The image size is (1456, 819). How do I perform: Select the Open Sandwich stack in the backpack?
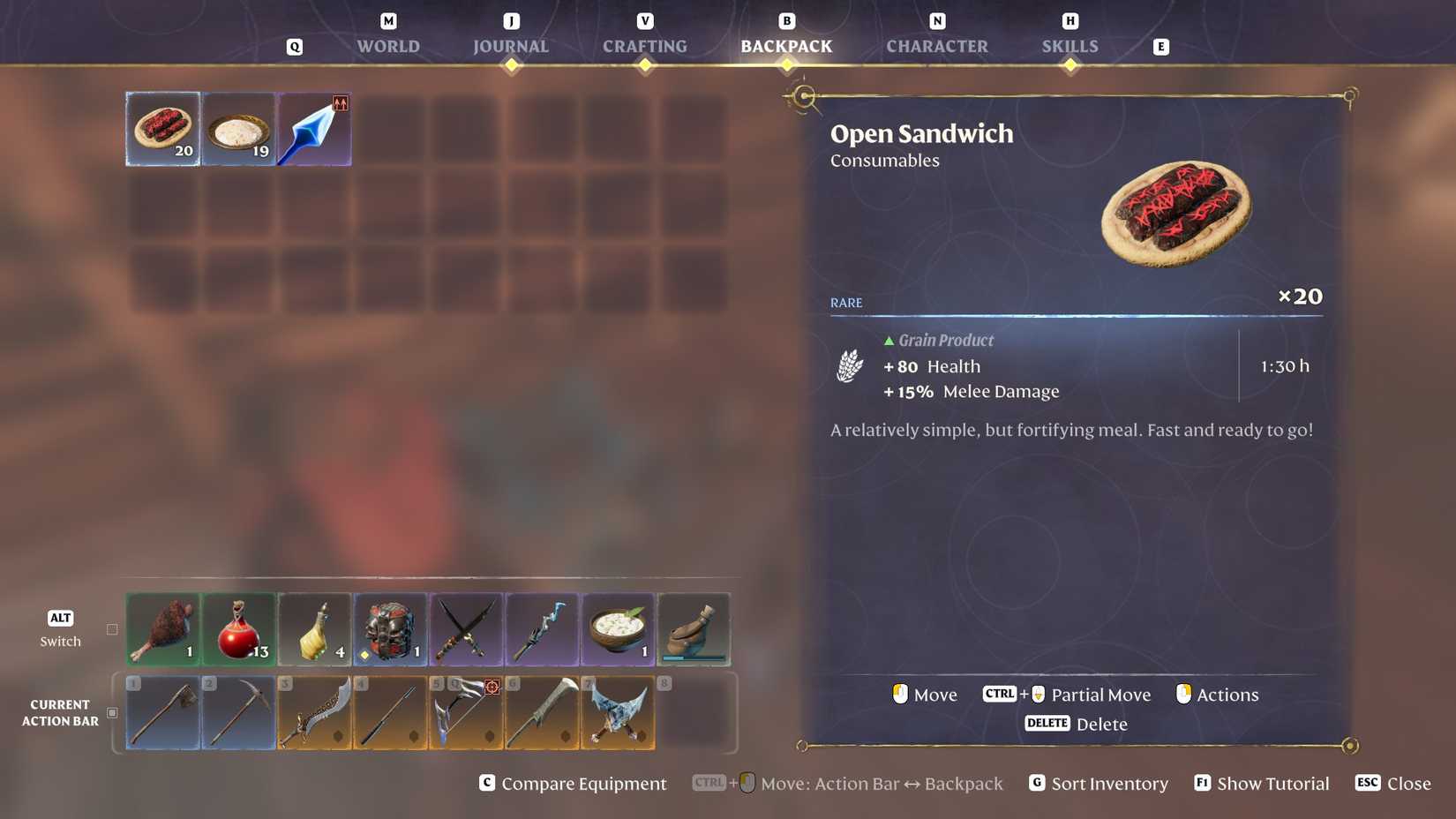[162, 128]
